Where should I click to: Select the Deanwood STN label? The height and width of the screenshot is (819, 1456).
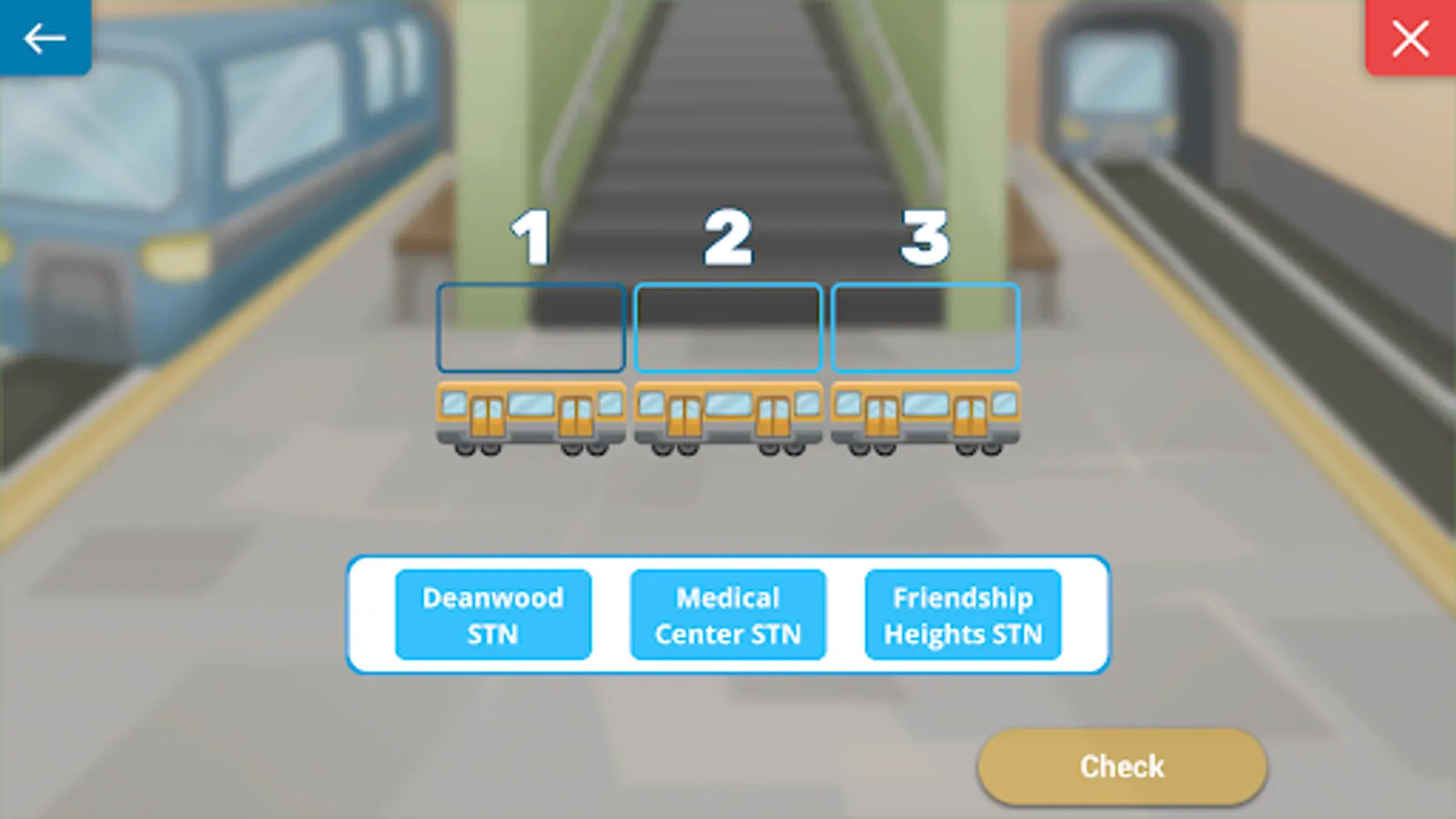point(492,614)
